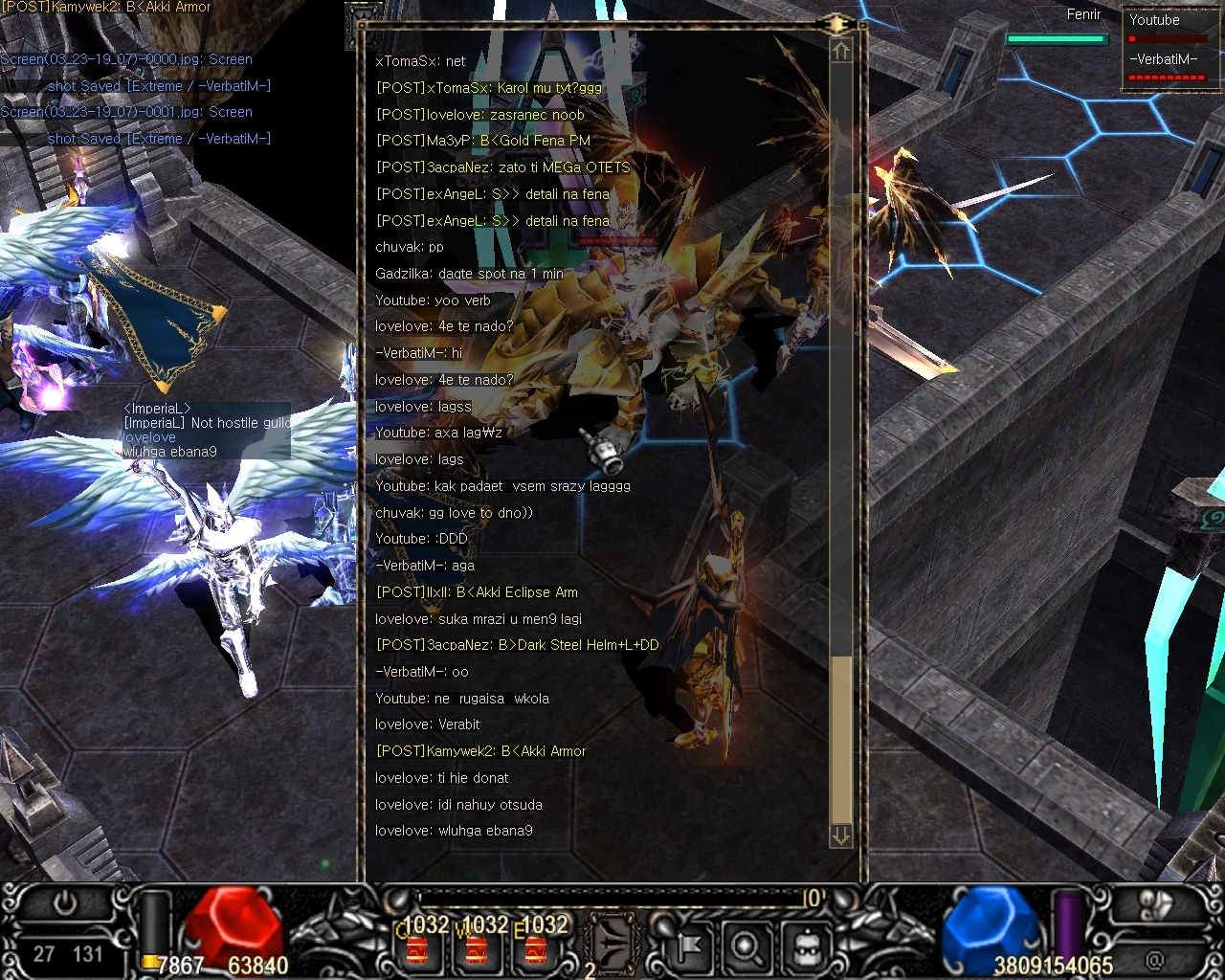Viewport: 1225px width, 980px height.
Task: Click the chat window's top ornament handle
Action: [x=836, y=24]
